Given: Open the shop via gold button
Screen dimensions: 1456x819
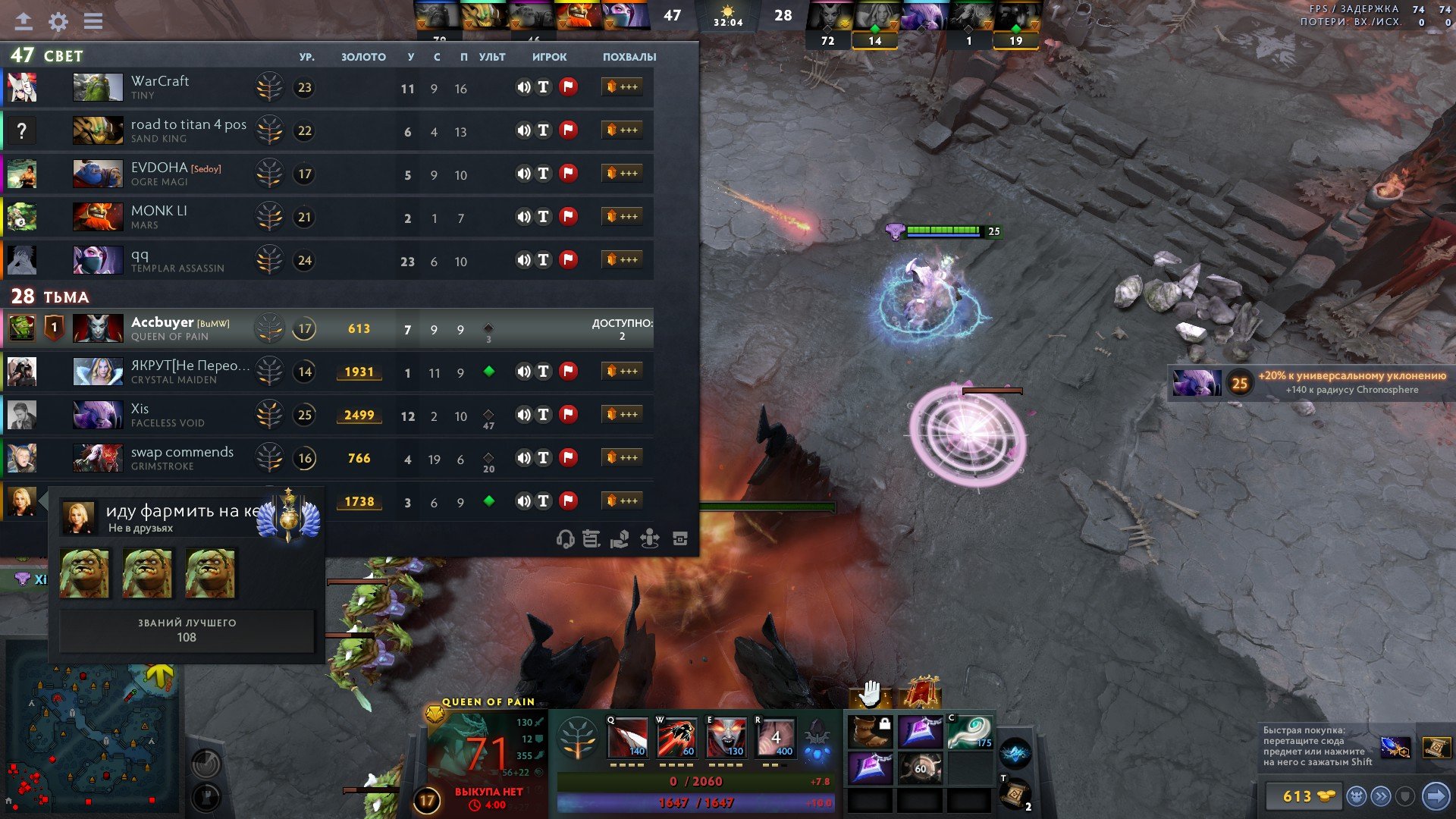Looking at the screenshot, I should (x=1301, y=796).
